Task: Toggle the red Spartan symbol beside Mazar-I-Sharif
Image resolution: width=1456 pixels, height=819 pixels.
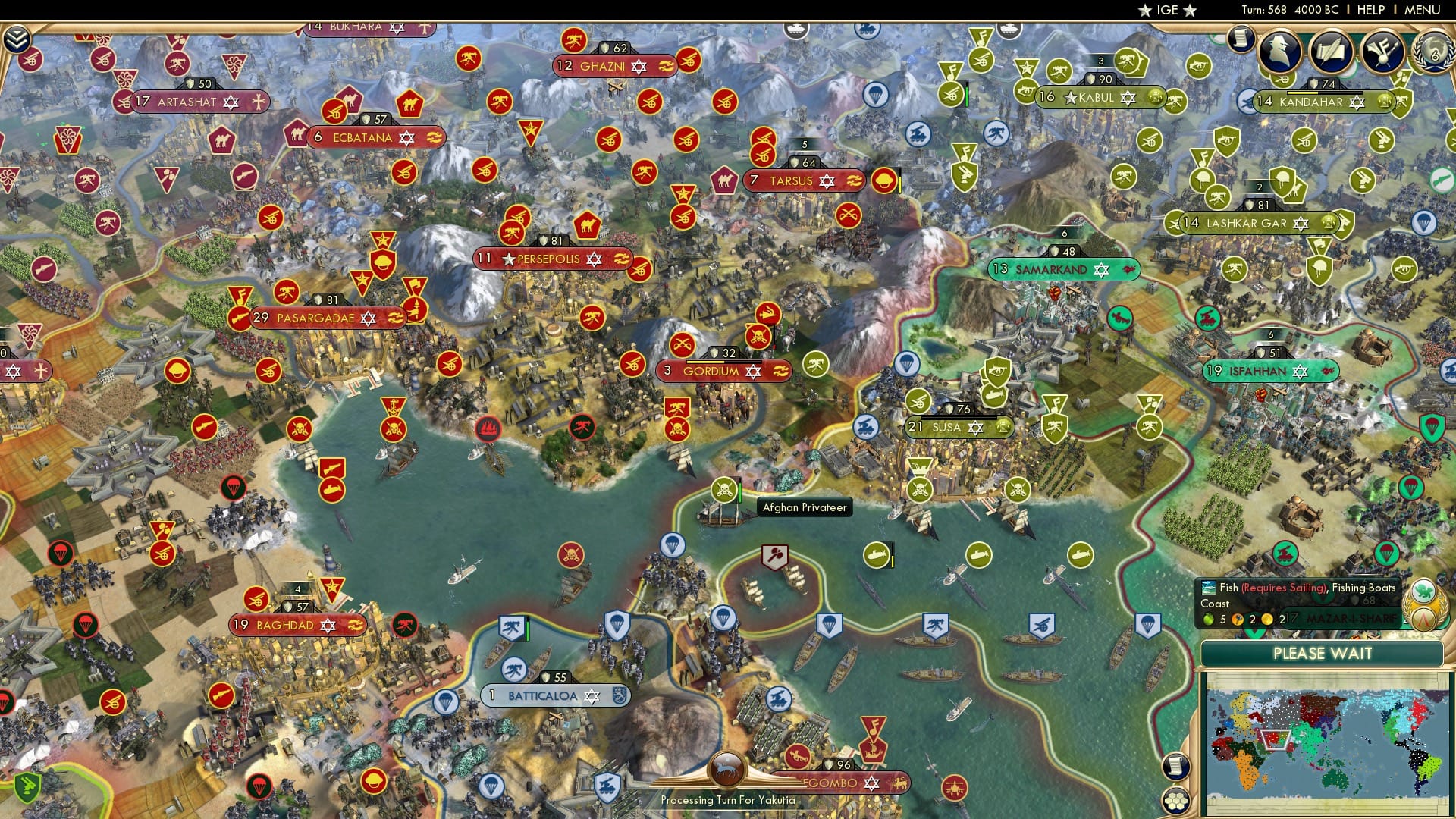Action: coord(1423,620)
